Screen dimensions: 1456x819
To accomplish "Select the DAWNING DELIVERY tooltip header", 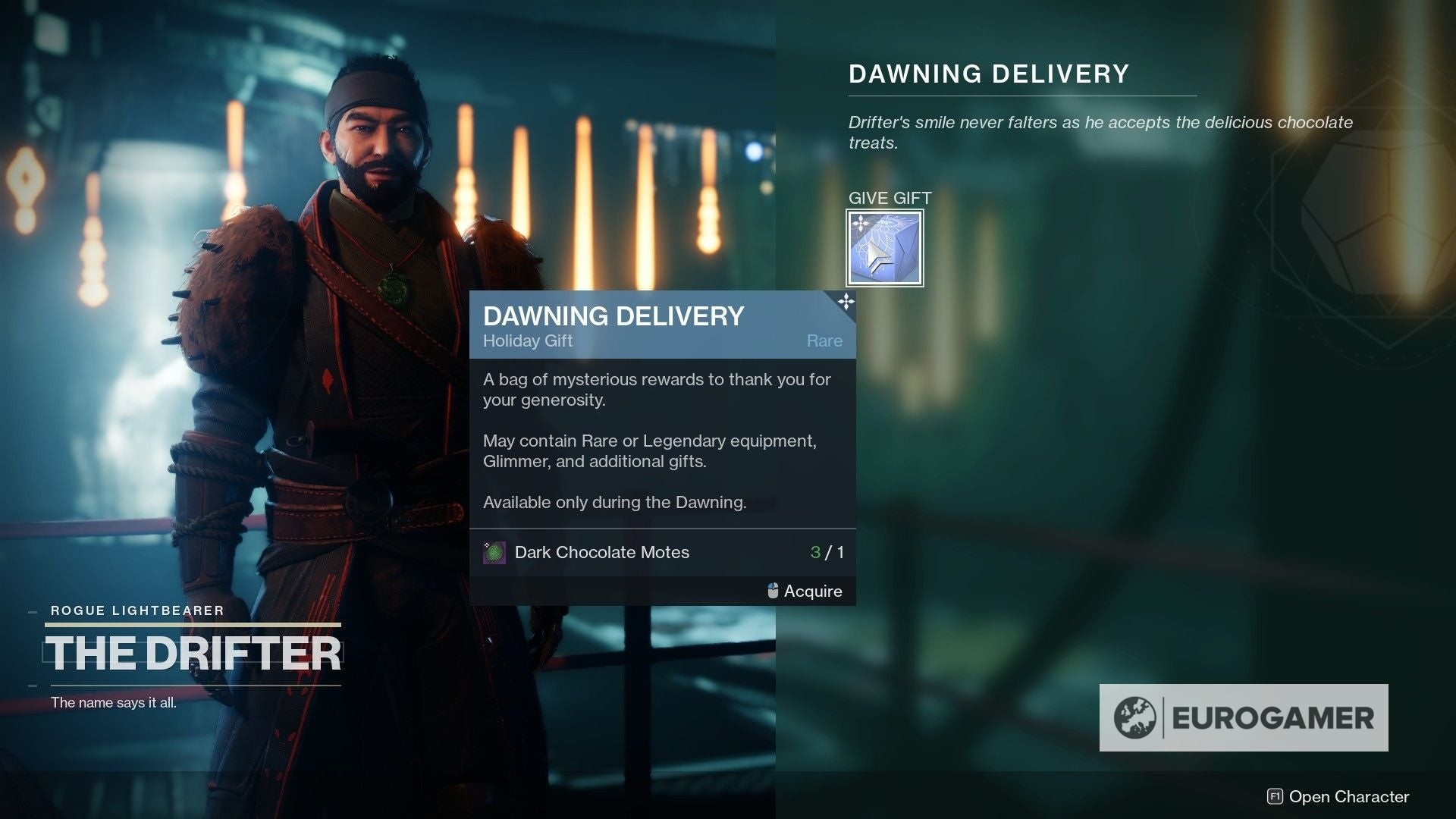I will pyautogui.click(x=613, y=317).
